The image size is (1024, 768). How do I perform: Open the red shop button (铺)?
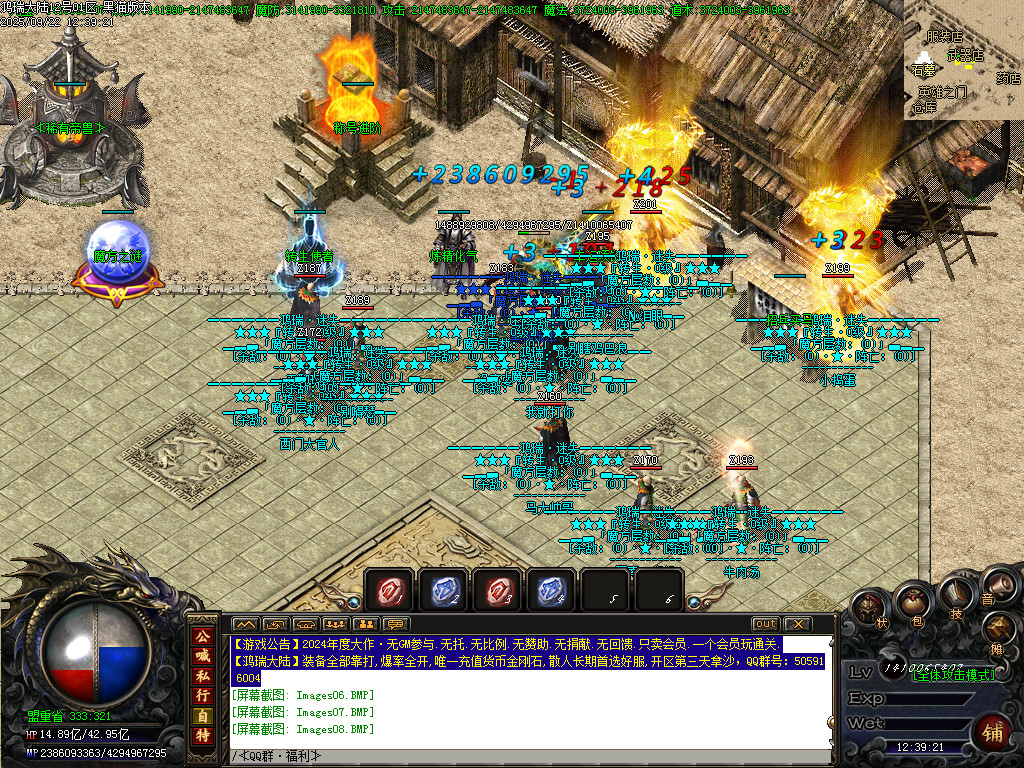point(993,731)
